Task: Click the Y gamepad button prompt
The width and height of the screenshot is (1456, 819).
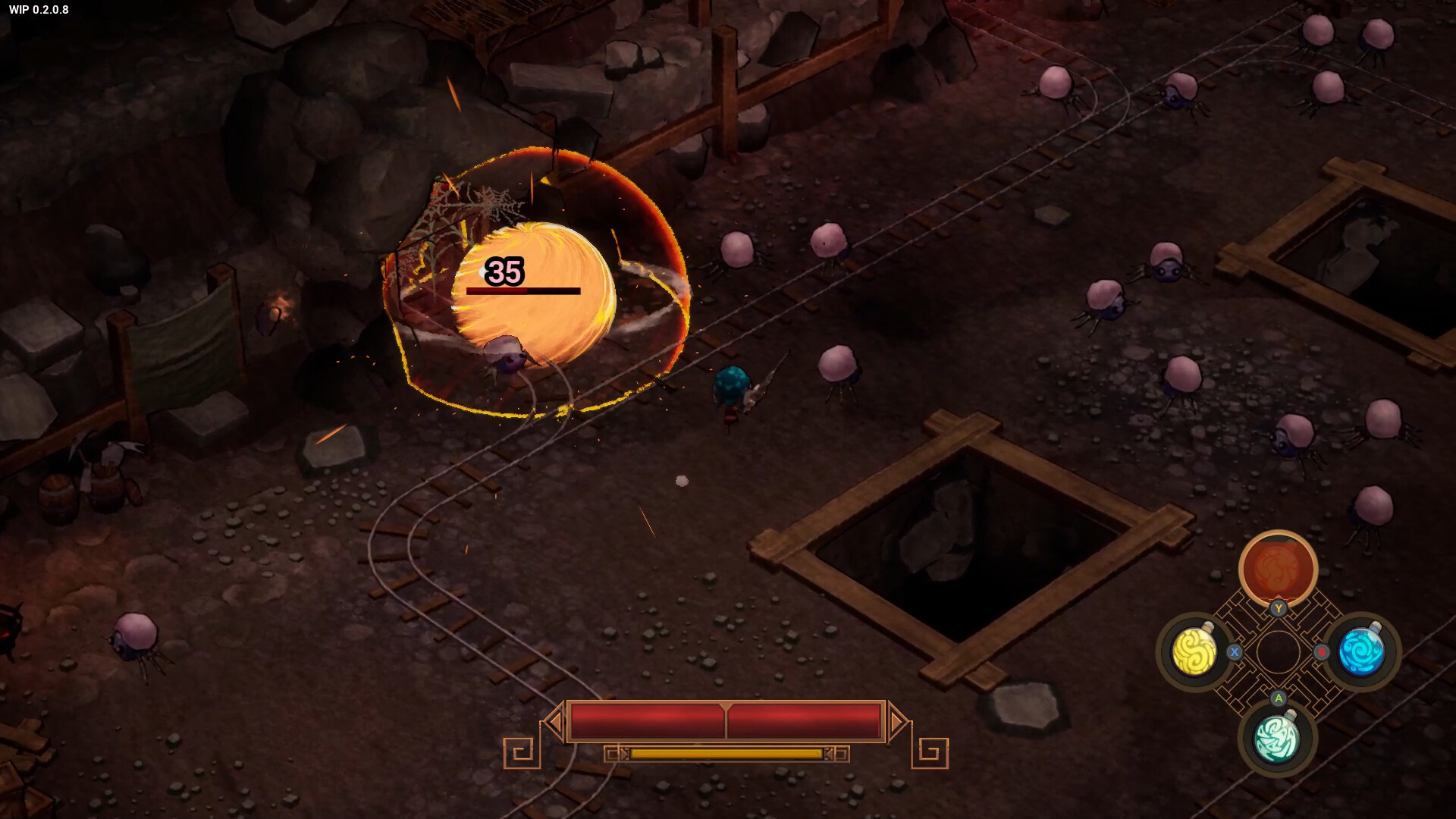Action: pyautogui.click(x=1279, y=607)
